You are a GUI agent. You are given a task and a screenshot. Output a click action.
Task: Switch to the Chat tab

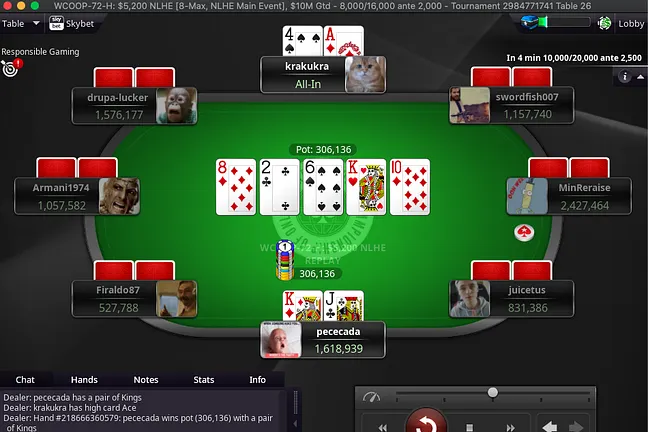click(25, 380)
